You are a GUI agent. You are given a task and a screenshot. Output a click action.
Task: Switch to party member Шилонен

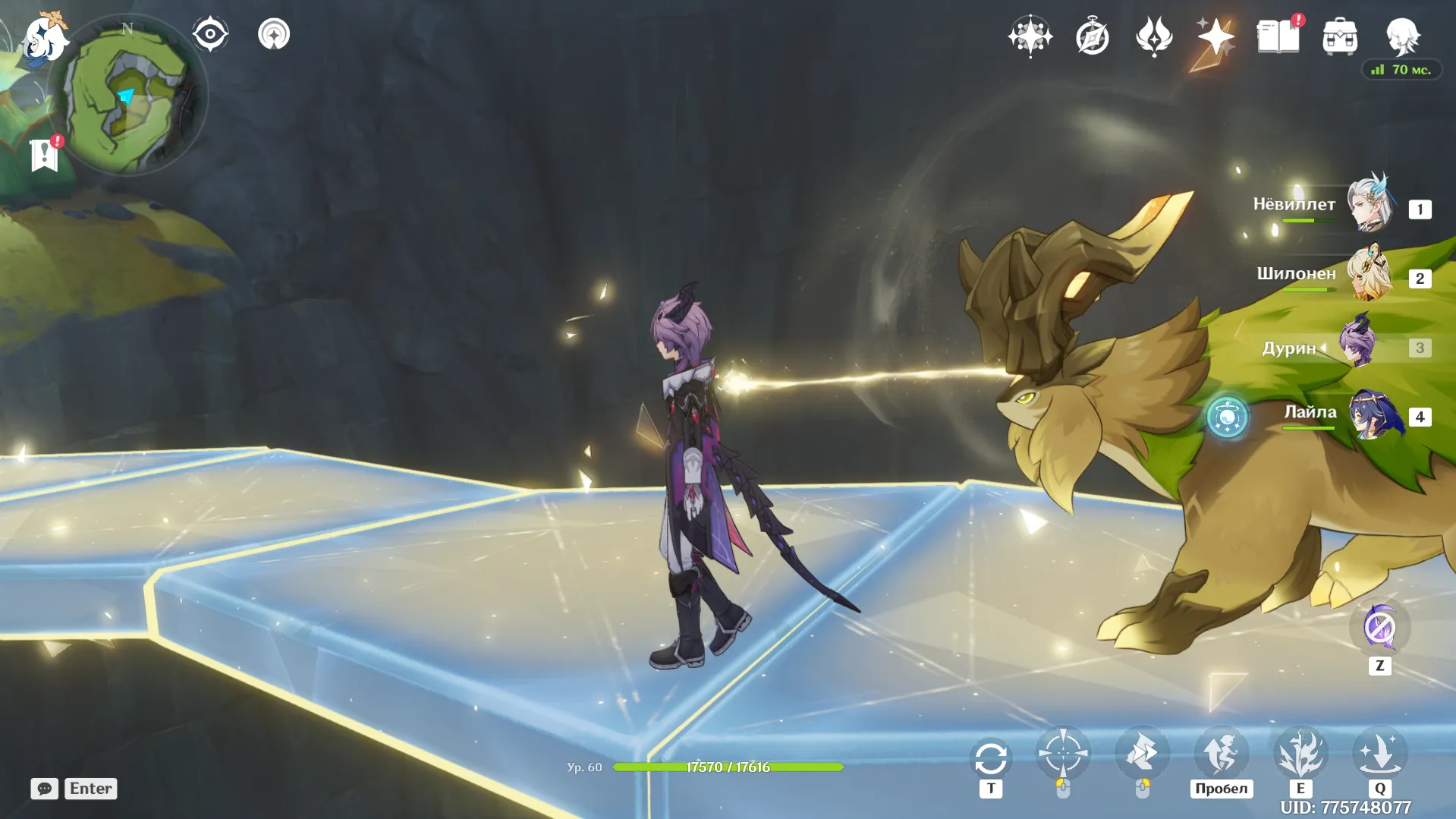[x=1370, y=273]
